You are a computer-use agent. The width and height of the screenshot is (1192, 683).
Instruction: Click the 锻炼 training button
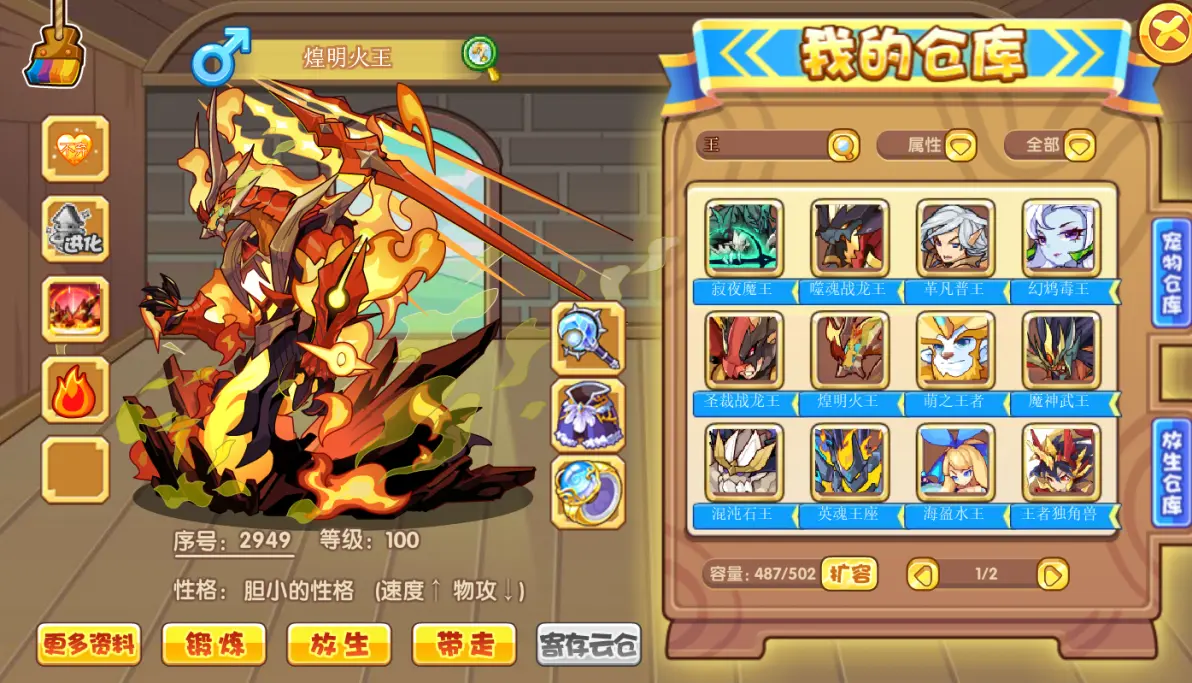[214, 644]
